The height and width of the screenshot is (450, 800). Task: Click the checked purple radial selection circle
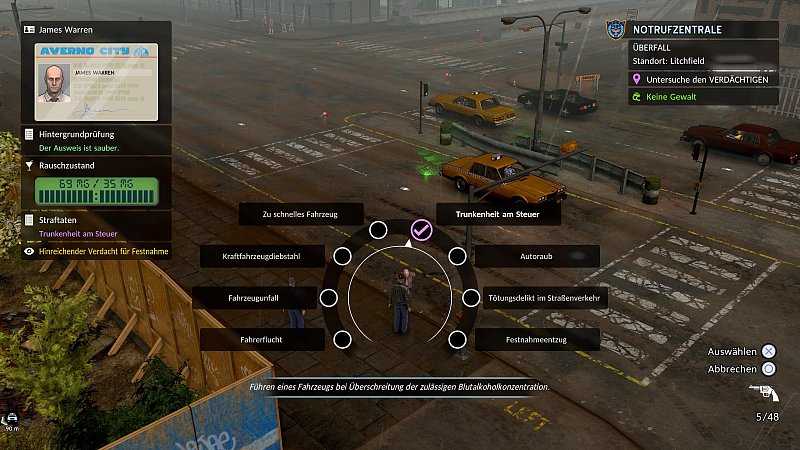tap(421, 230)
